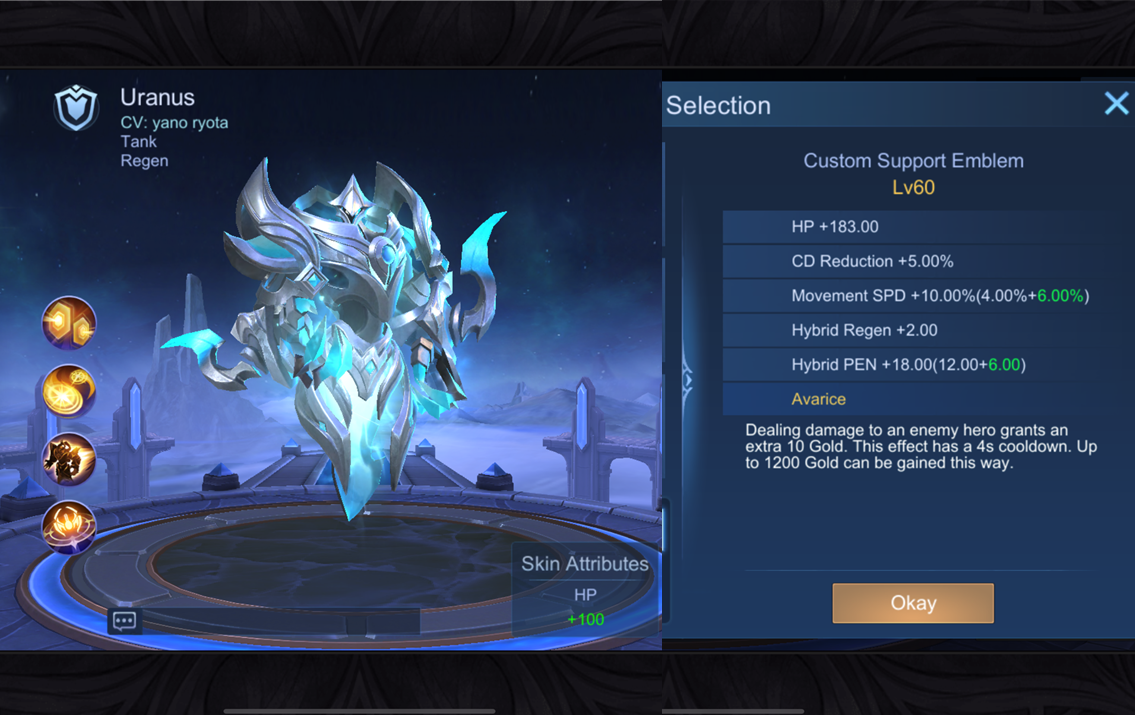Image resolution: width=1135 pixels, height=715 pixels.
Task: Open the chat bubble button
Action: pos(125,622)
